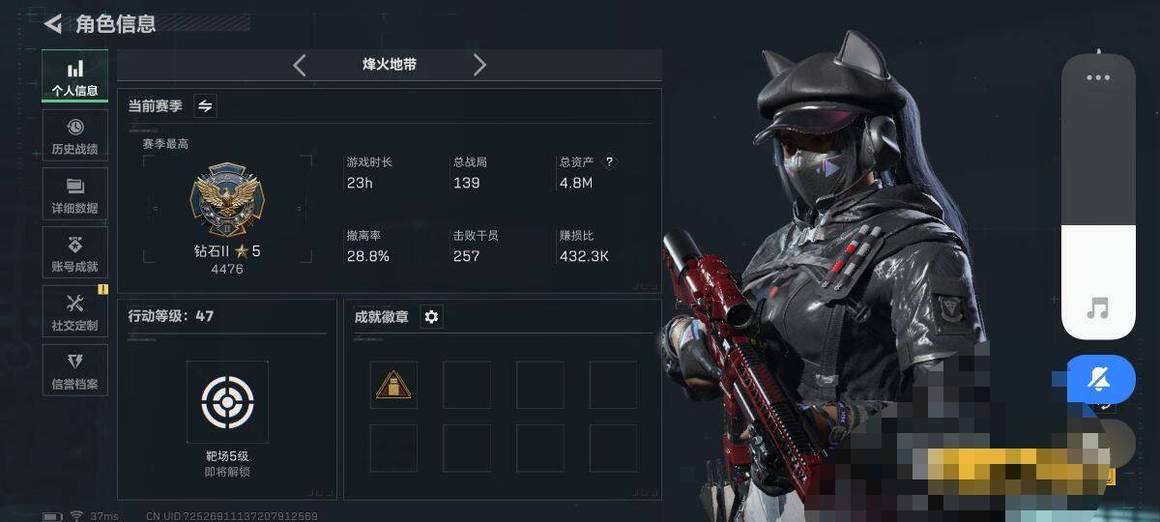Viewport: 1160px width, 522px height.
Task: Go back from the 角色信息 screen
Action: 53,23
